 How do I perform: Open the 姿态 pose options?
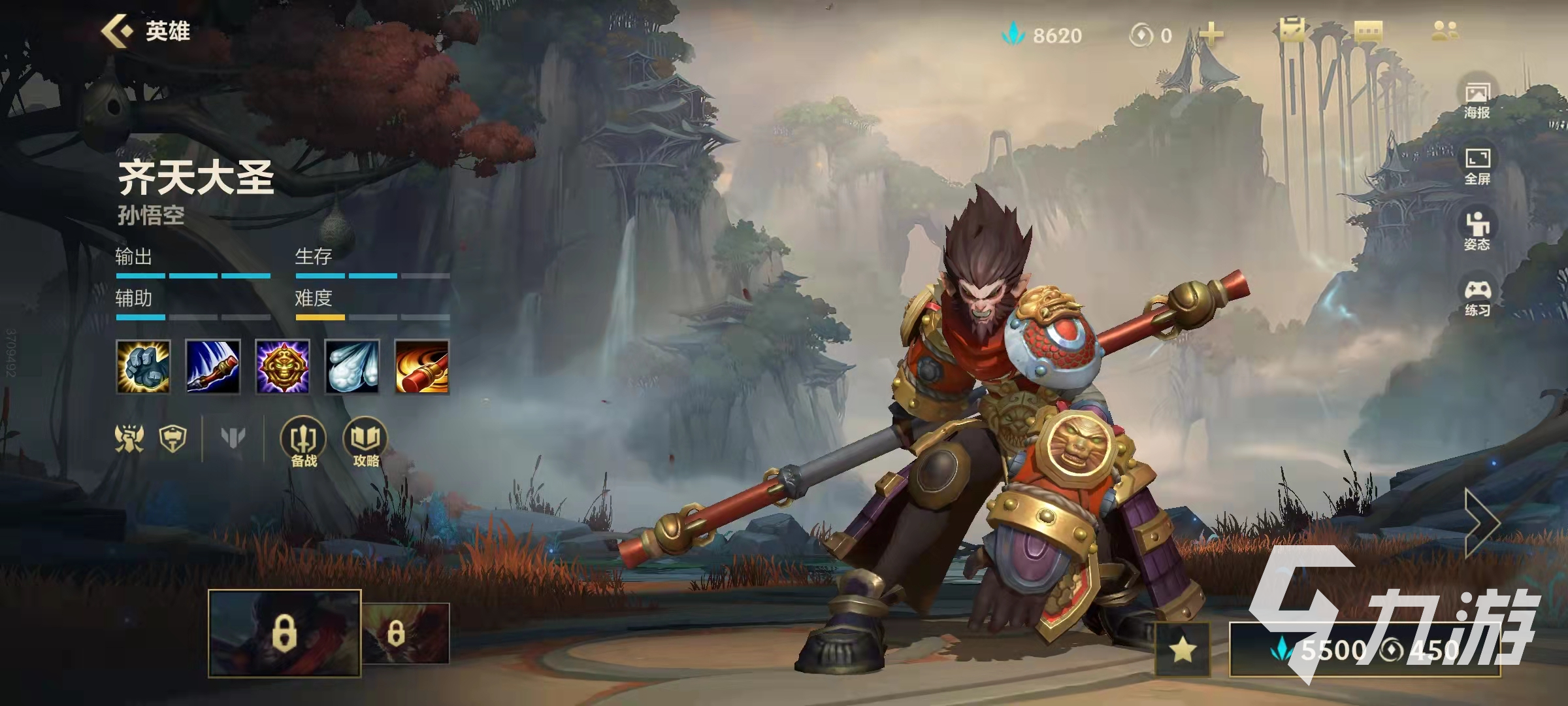click(1477, 232)
